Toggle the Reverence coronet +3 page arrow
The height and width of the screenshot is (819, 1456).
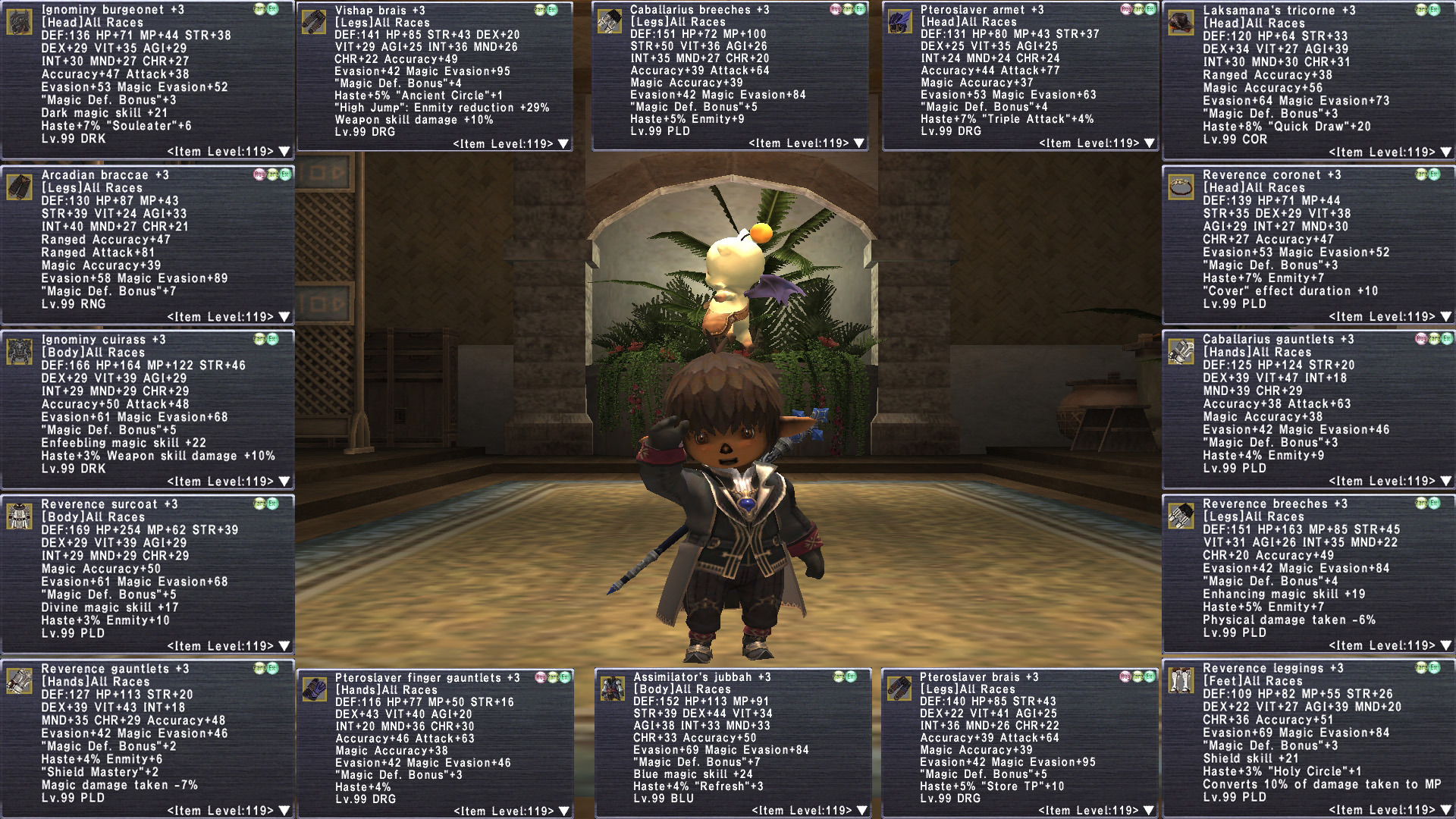[x=1446, y=317]
